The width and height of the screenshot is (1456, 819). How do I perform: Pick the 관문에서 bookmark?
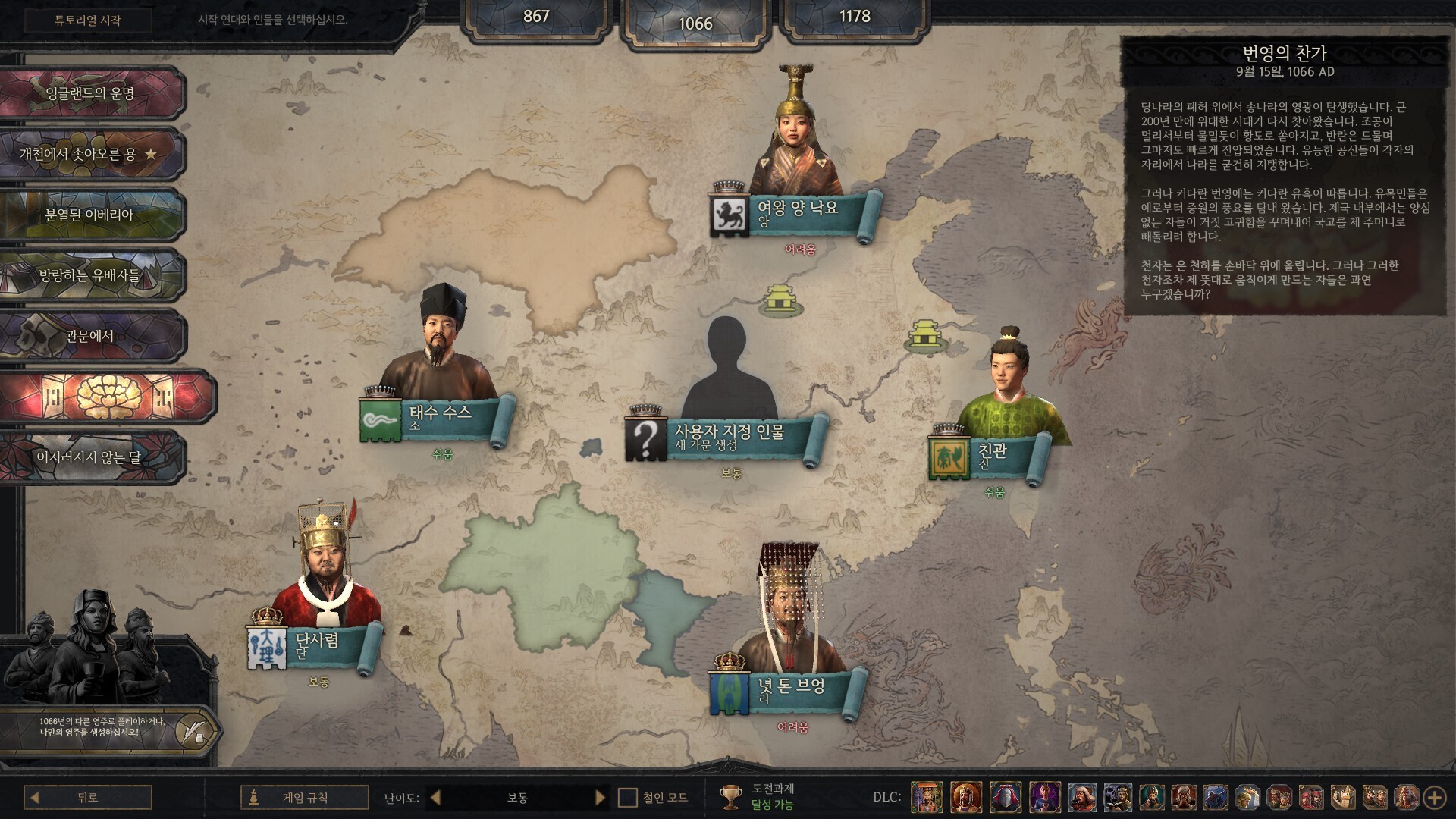90,336
